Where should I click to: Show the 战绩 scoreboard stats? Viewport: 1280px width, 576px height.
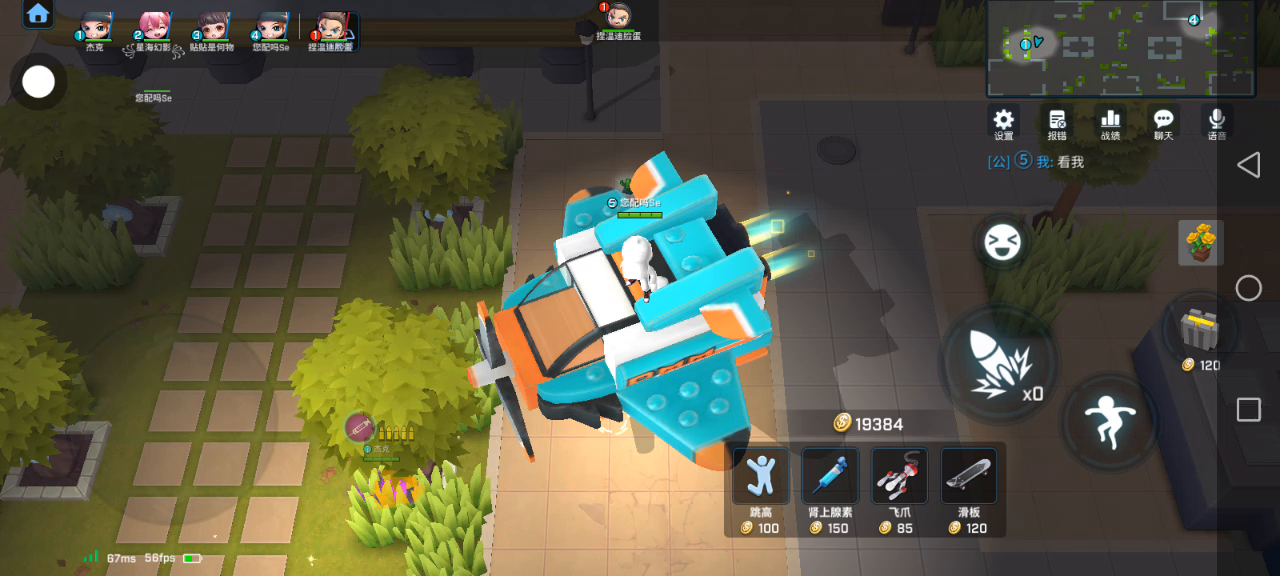pyautogui.click(x=1110, y=121)
